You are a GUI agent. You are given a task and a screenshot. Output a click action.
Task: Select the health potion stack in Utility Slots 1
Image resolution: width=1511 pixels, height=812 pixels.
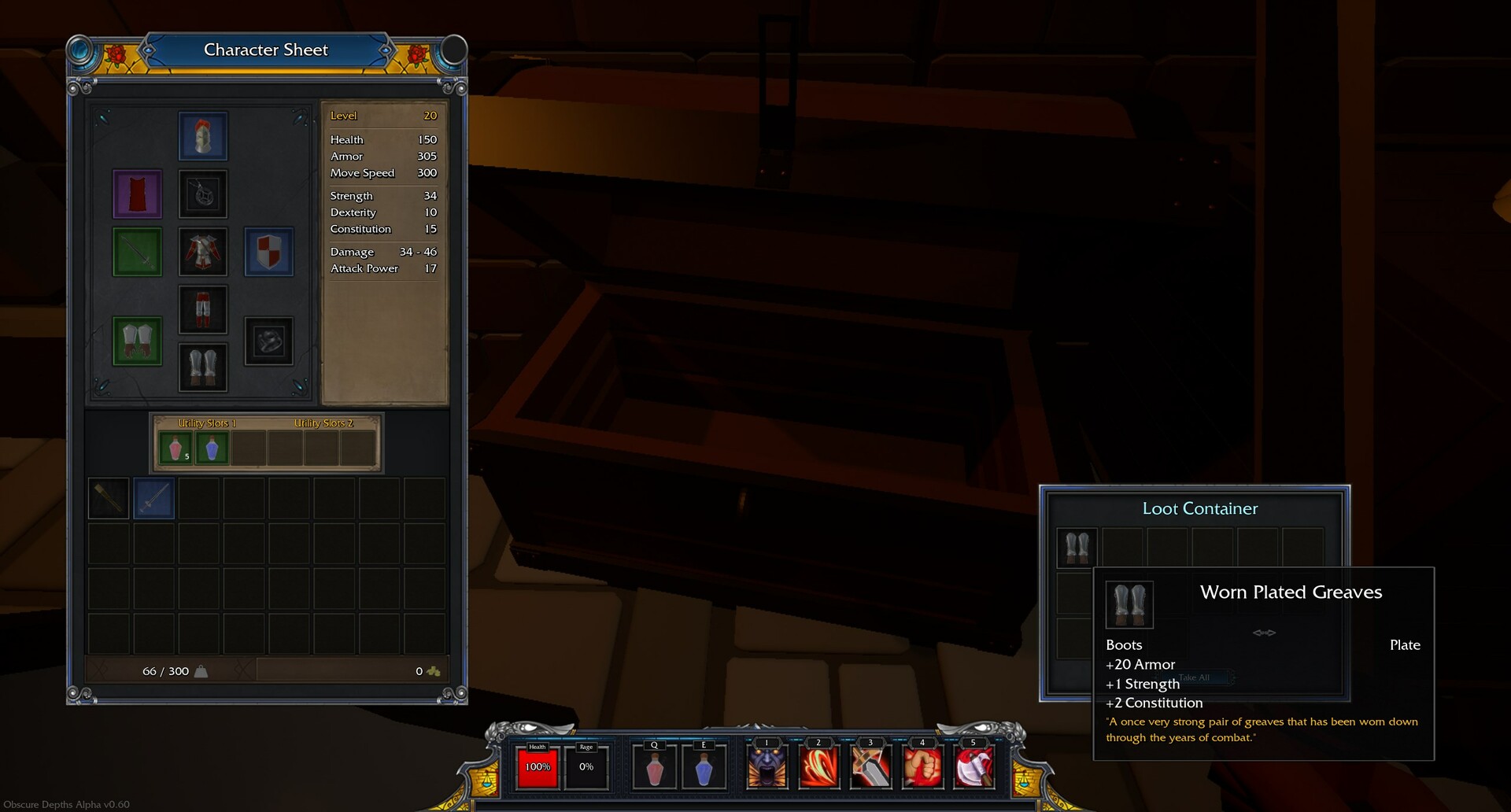(x=175, y=447)
